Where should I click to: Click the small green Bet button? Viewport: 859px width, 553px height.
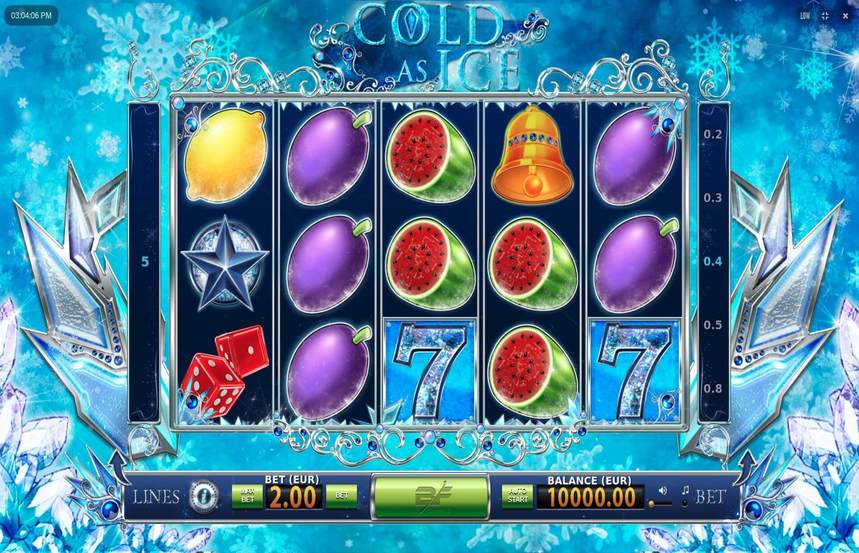[x=341, y=495]
